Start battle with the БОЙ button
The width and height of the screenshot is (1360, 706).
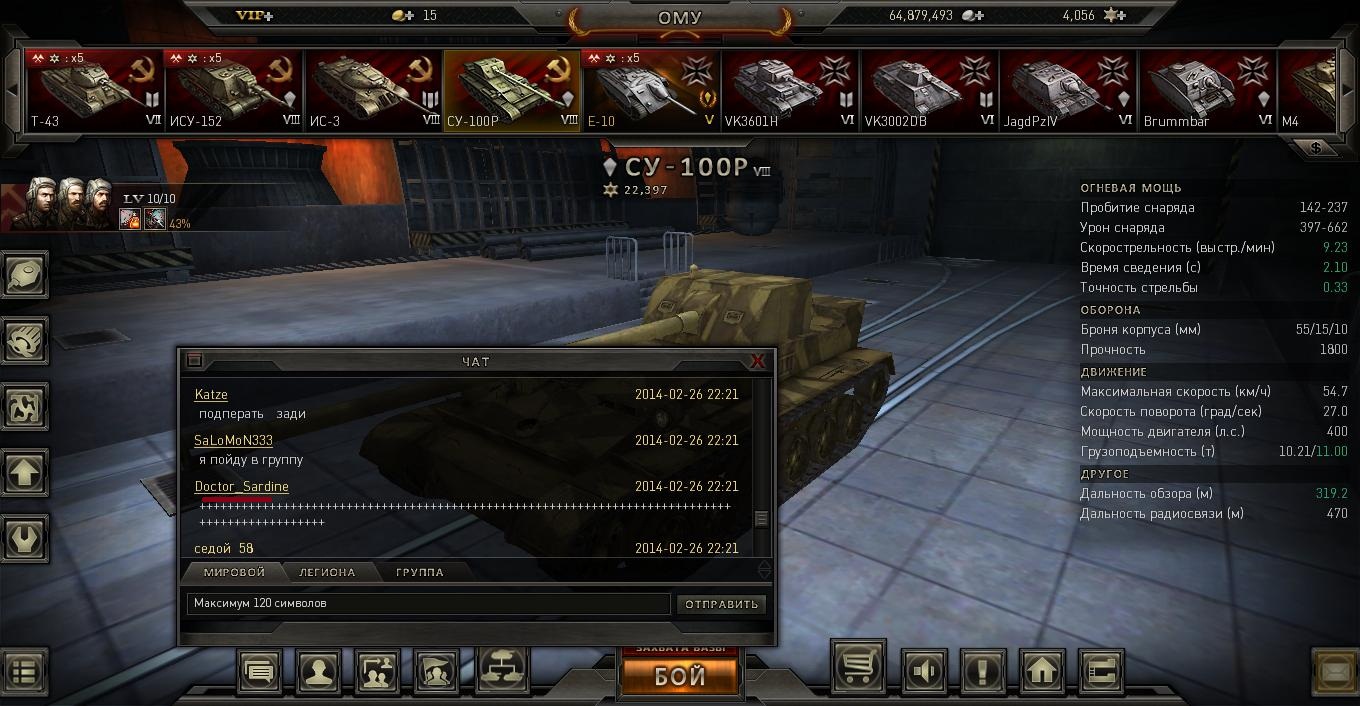click(x=680, y=676)
